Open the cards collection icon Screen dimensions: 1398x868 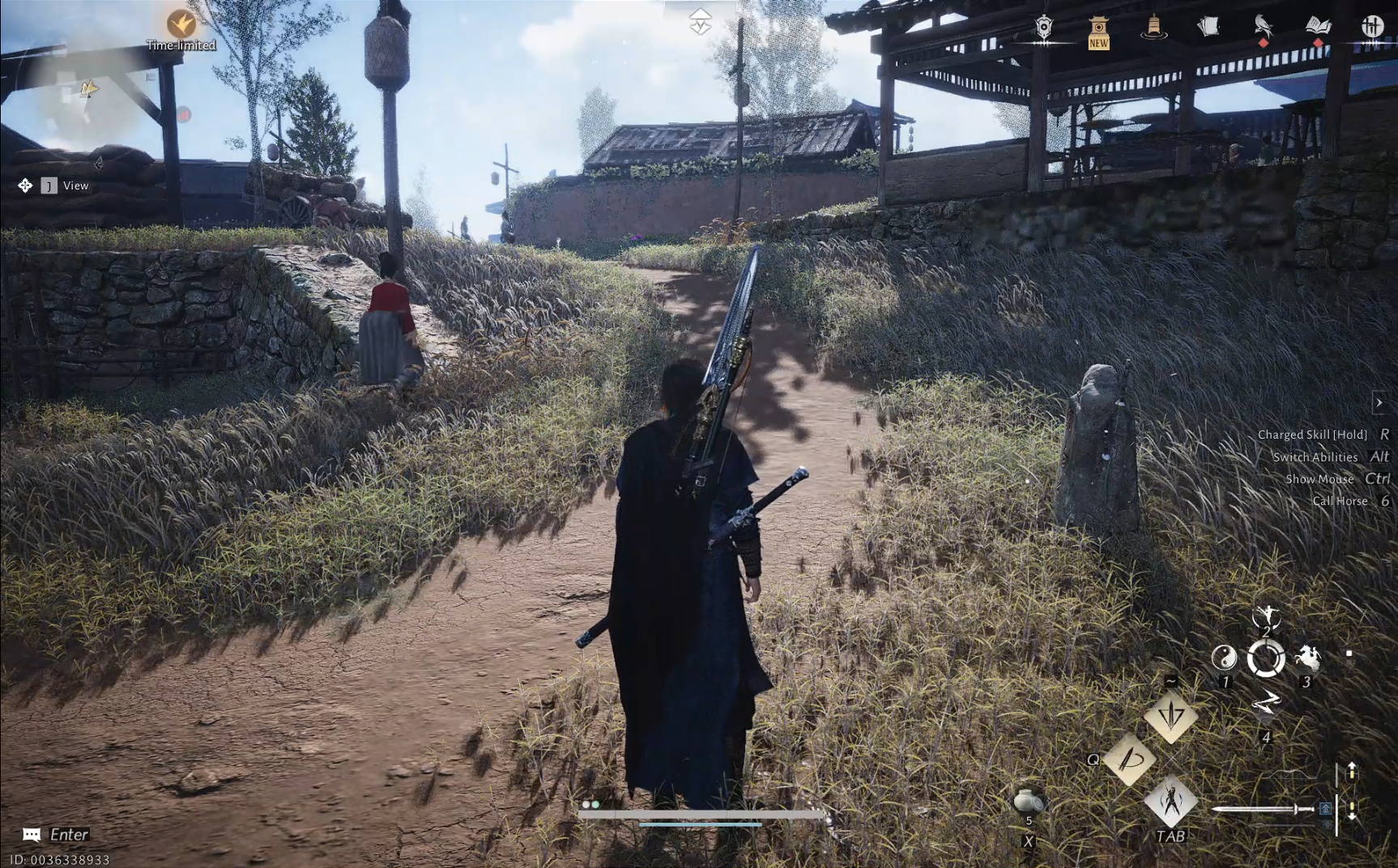click(x=1207, y=27)
